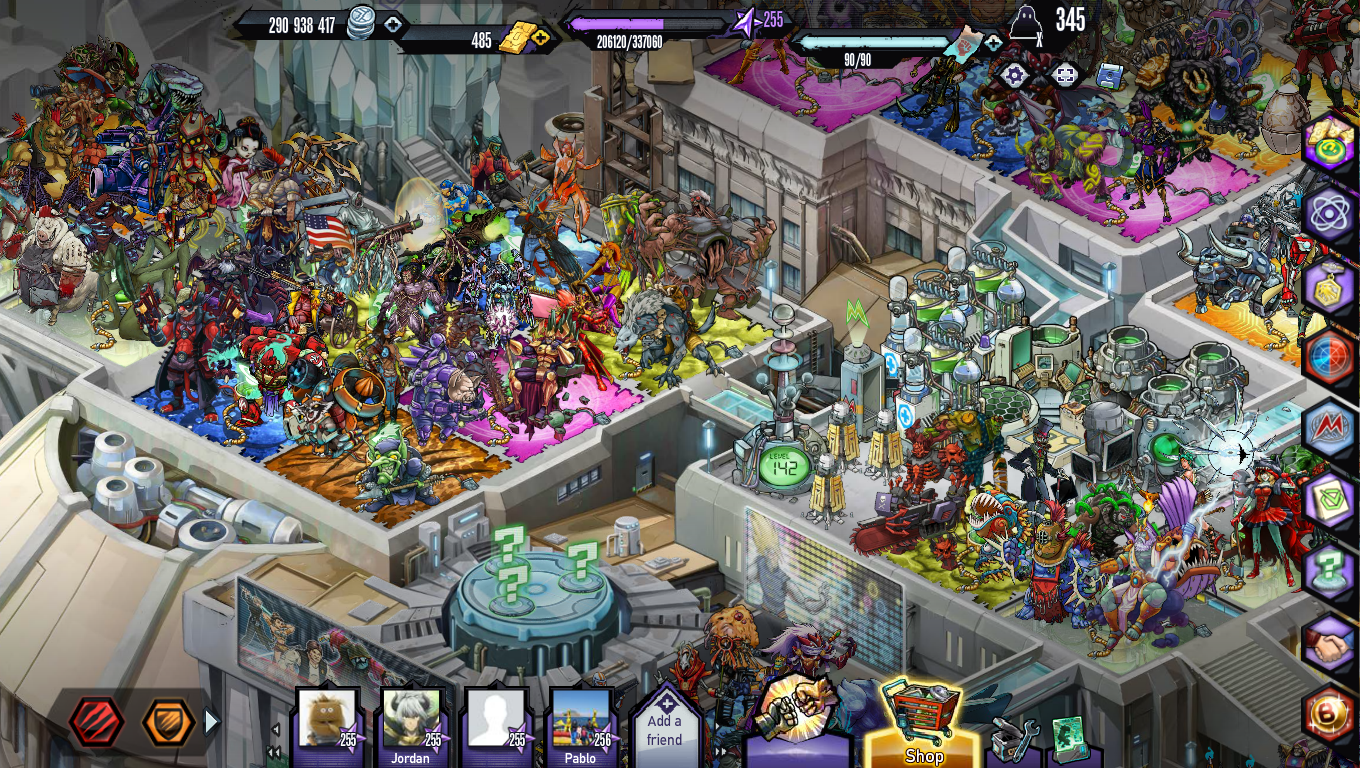Open the purple atom hexagon icon
The height and width of the screenshot is (768, 1360).
click(1329, 213)
